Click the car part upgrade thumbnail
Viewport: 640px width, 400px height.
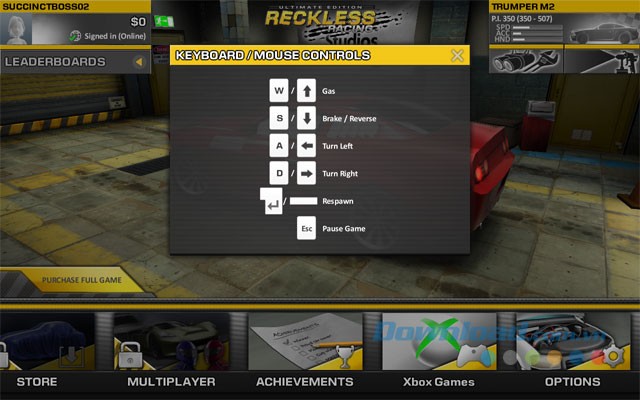tap(526, 60)
